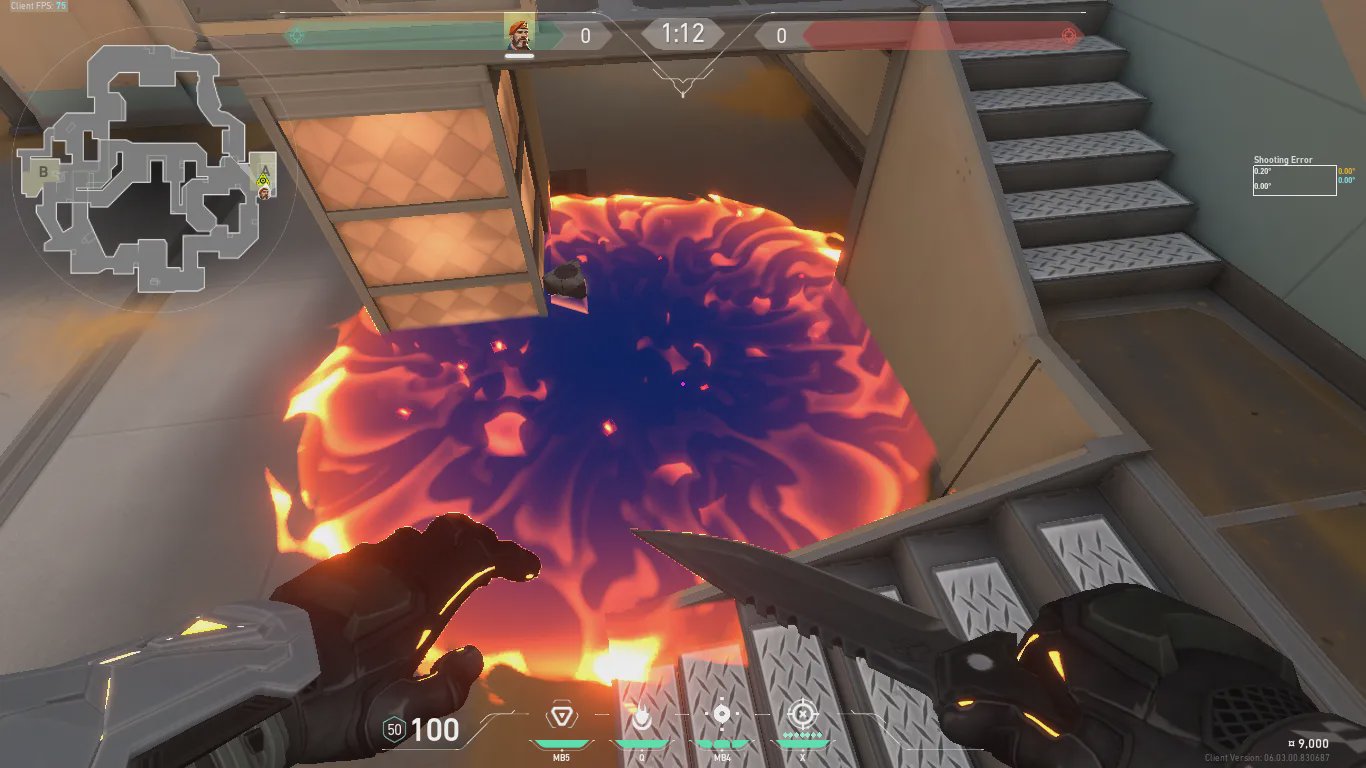Open the Shooting Error graph panel
The height and width of the screenshot is (768, 1366).
click(x=1294, y=180)
